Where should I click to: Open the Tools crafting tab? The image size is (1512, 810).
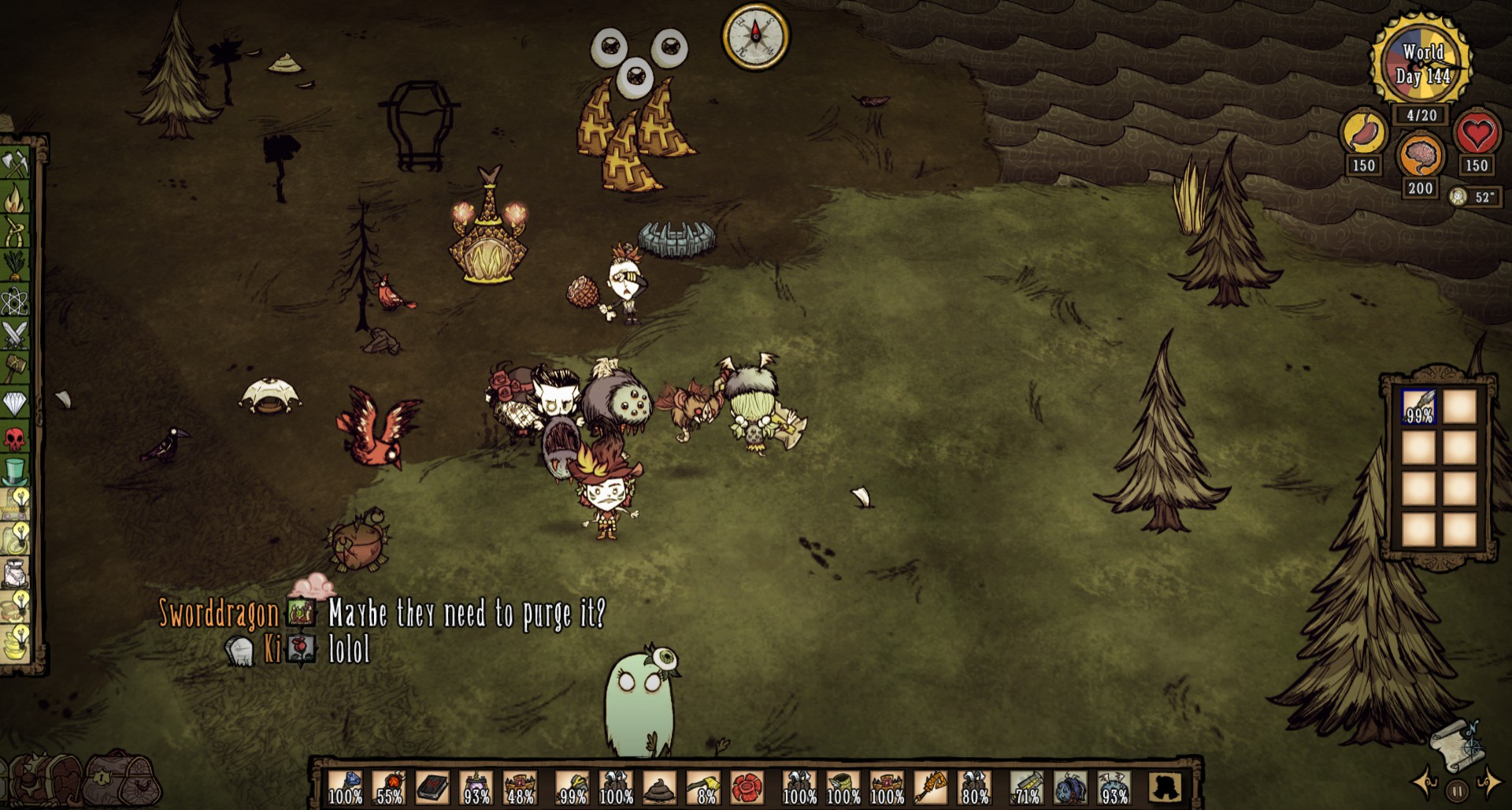point(15,165)
